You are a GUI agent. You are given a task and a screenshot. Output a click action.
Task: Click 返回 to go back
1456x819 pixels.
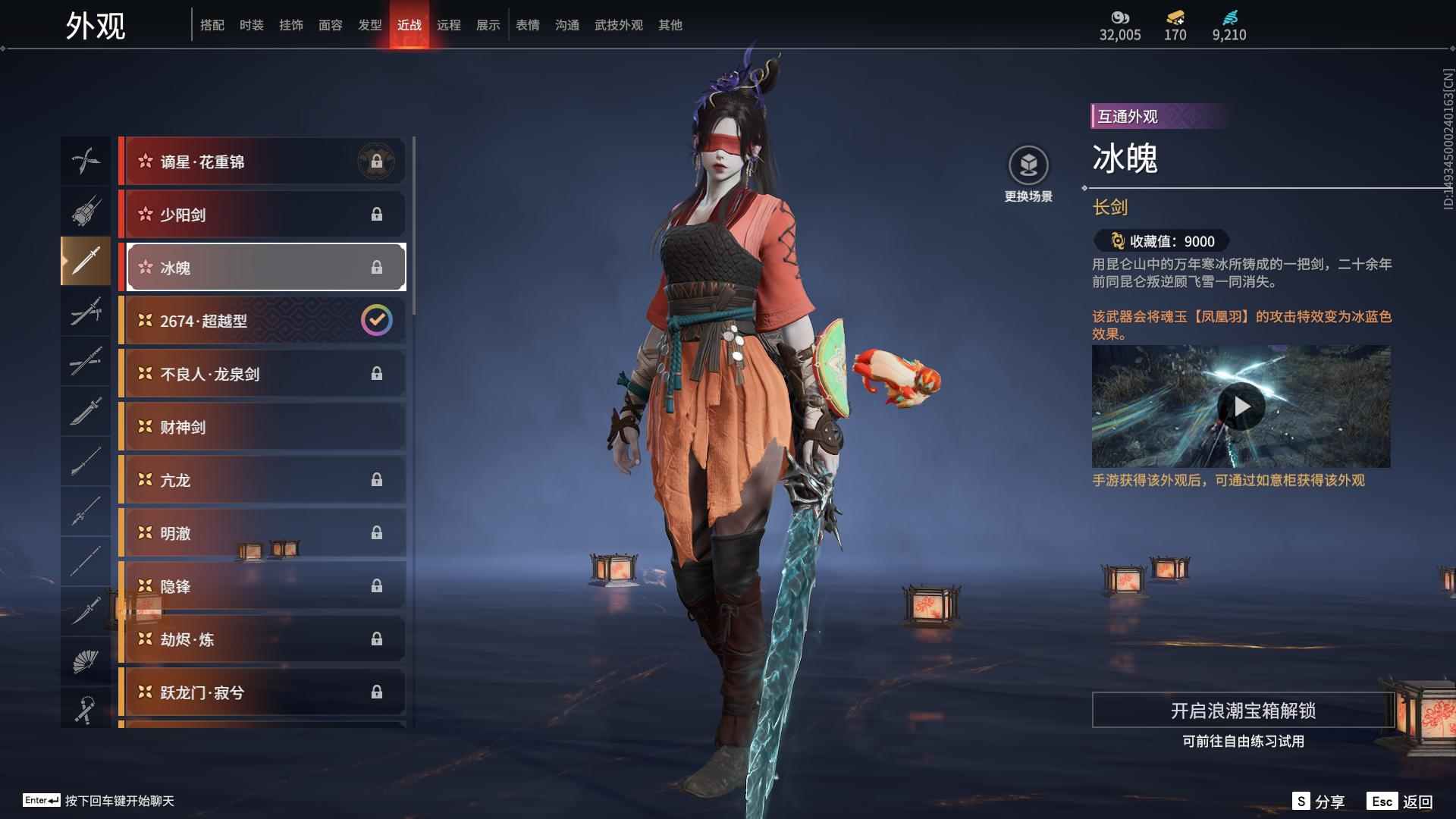[x=1401, y=802]
